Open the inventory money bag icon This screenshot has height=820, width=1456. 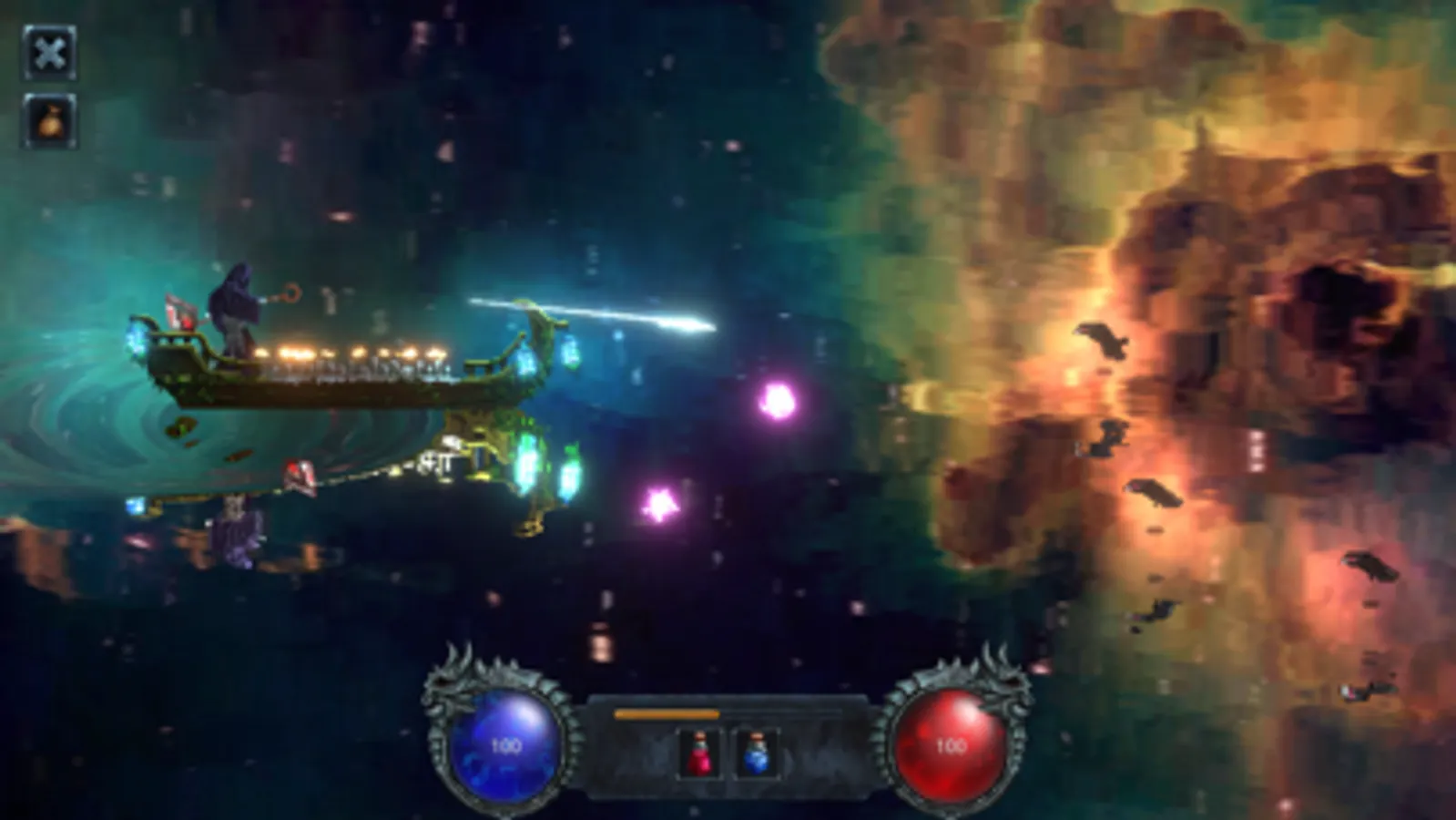click(49, 121)
